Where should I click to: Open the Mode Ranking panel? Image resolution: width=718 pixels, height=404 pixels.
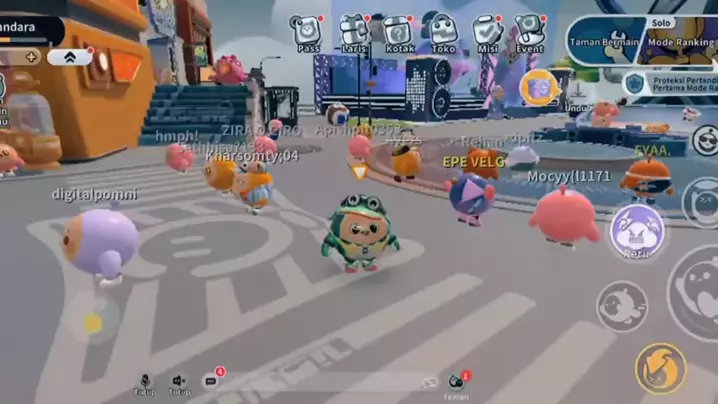(682, 40)
